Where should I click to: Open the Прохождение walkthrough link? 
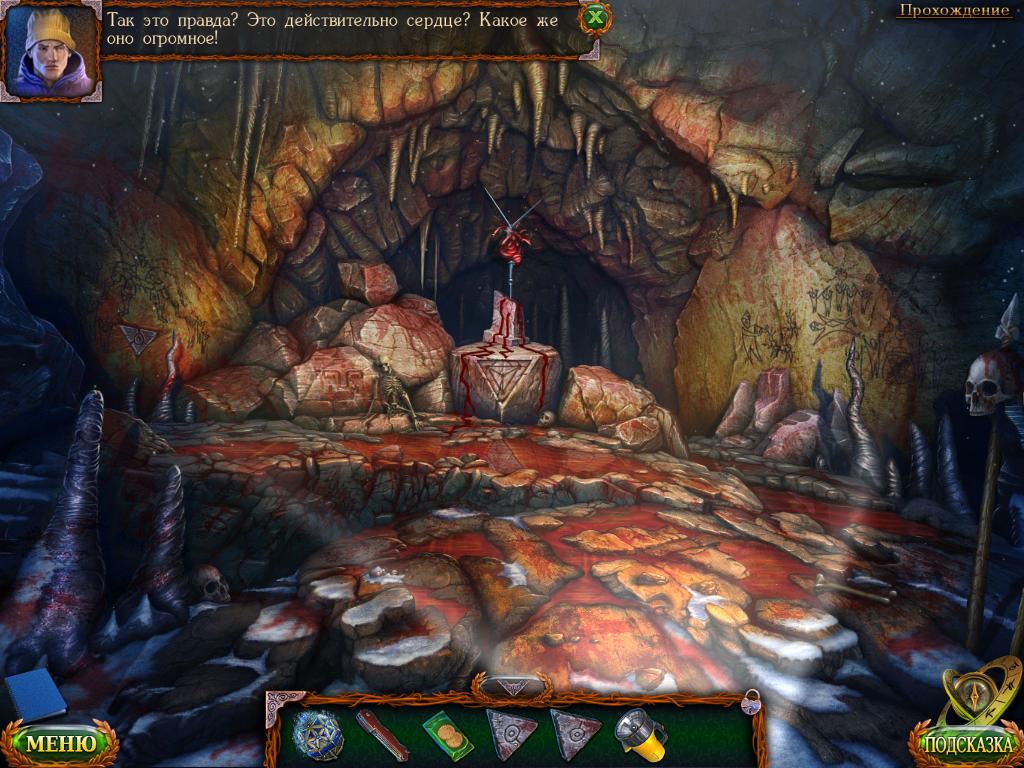pos(953,11)
